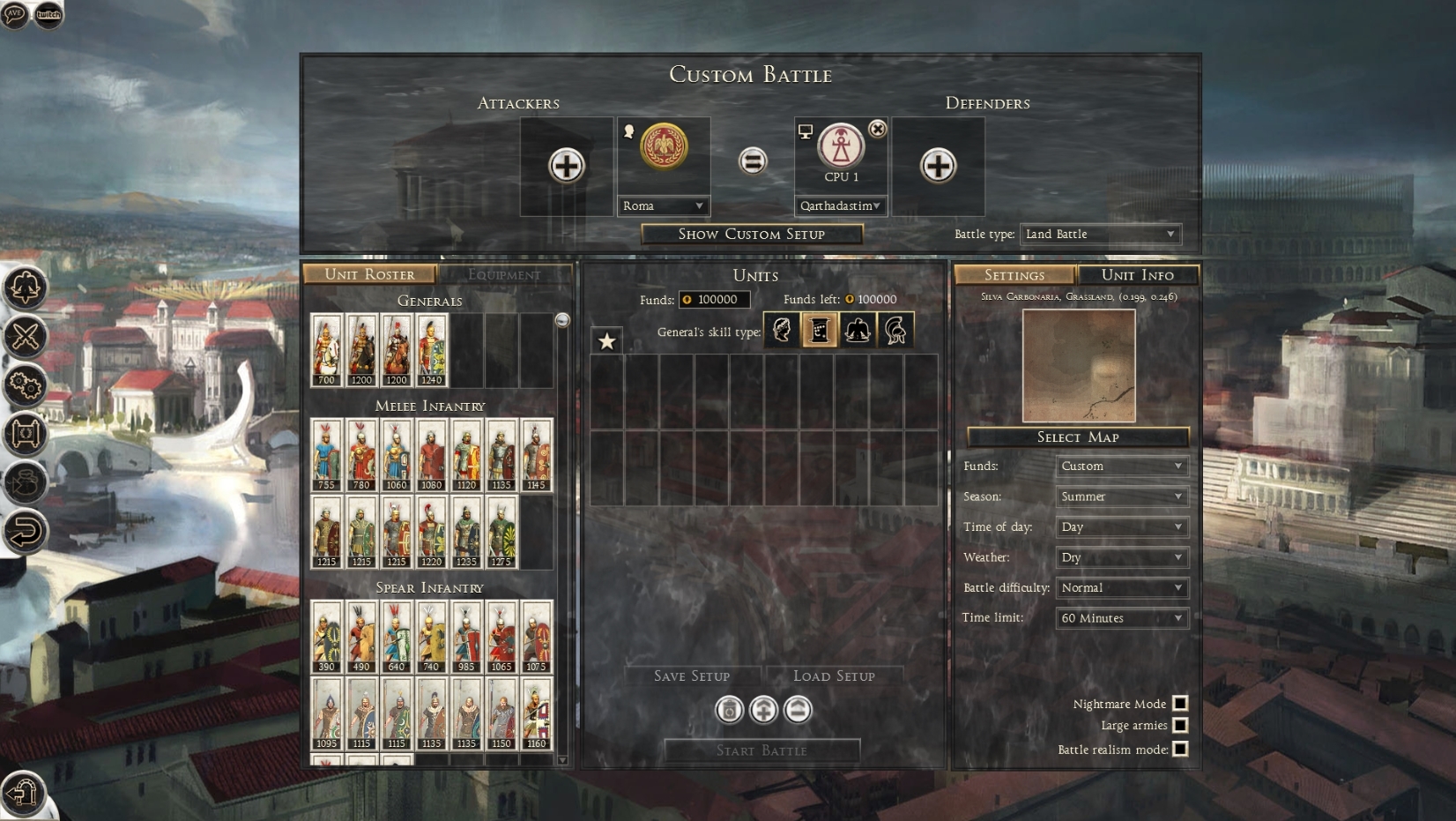1456x821 pixels.
Task: Open the Time limit dropdown
Action: pyautogui.click(x=1121, y=618)
